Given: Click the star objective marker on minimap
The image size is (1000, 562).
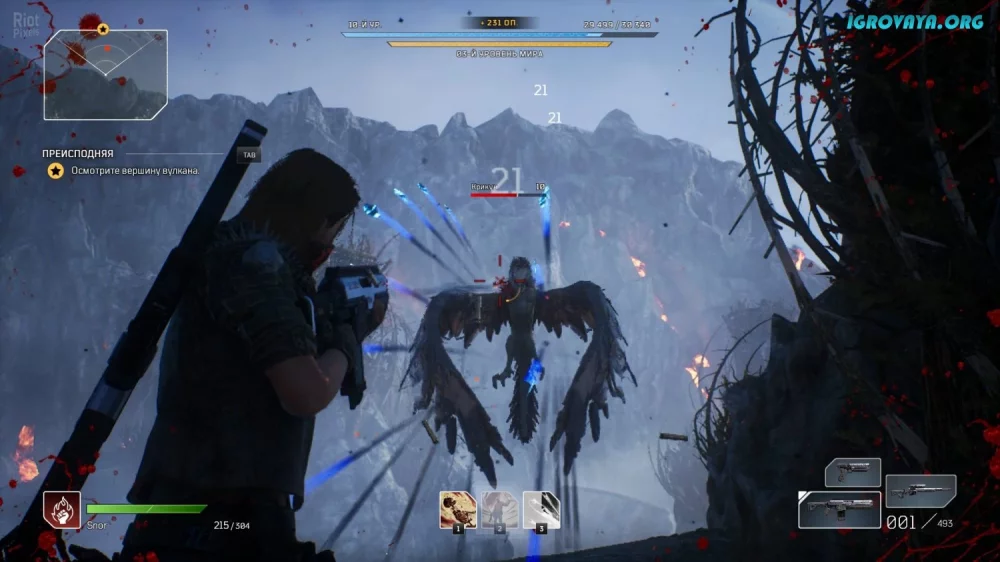Looking at the screenshot, I should click(103, 30).
